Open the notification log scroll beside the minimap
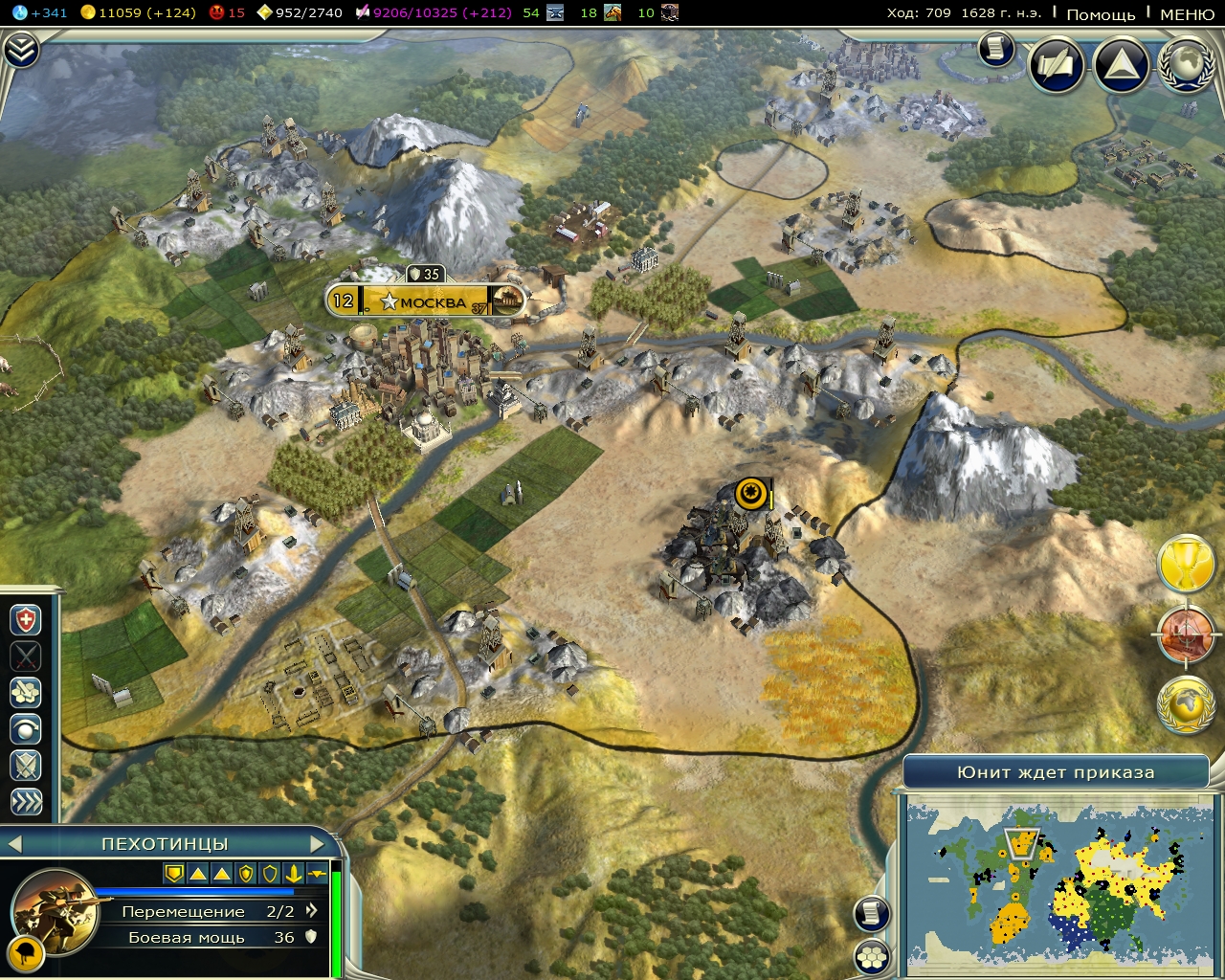 pos(871,912)
